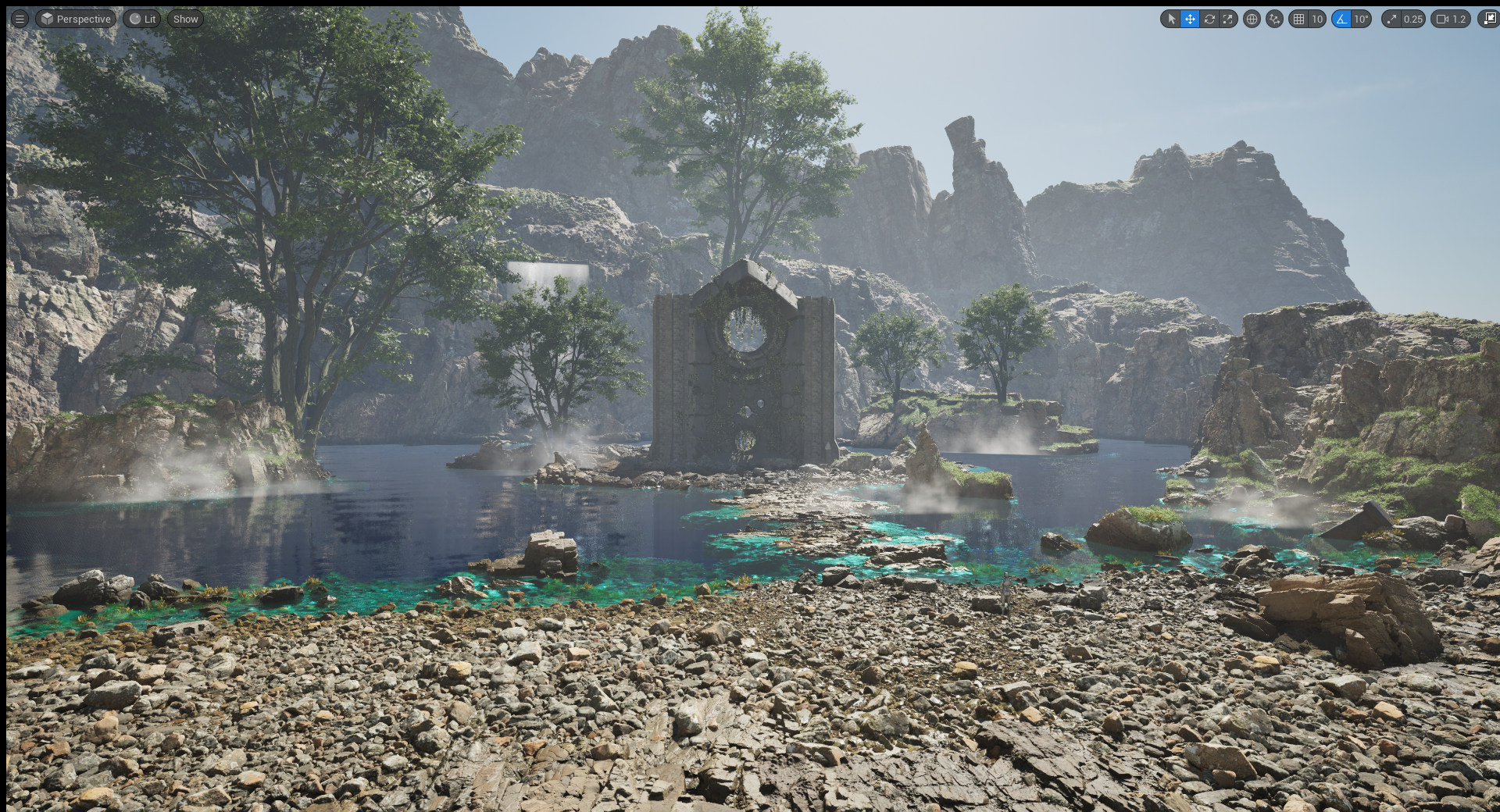Switch to the rotate gizmo tool

click(x=1209, y=19)
